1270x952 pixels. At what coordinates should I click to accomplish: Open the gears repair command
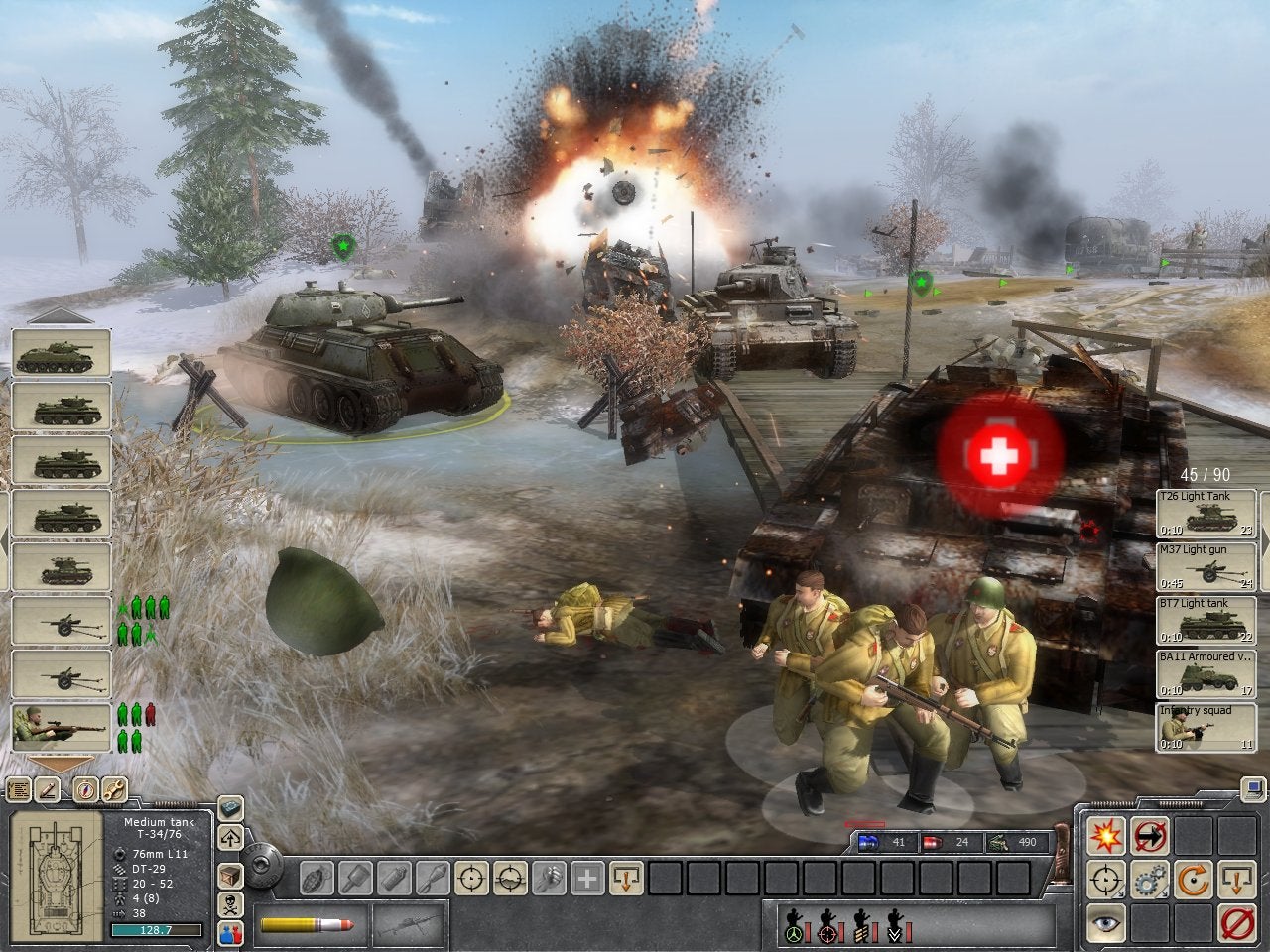pyautogui.click(x=1151, y=880)
